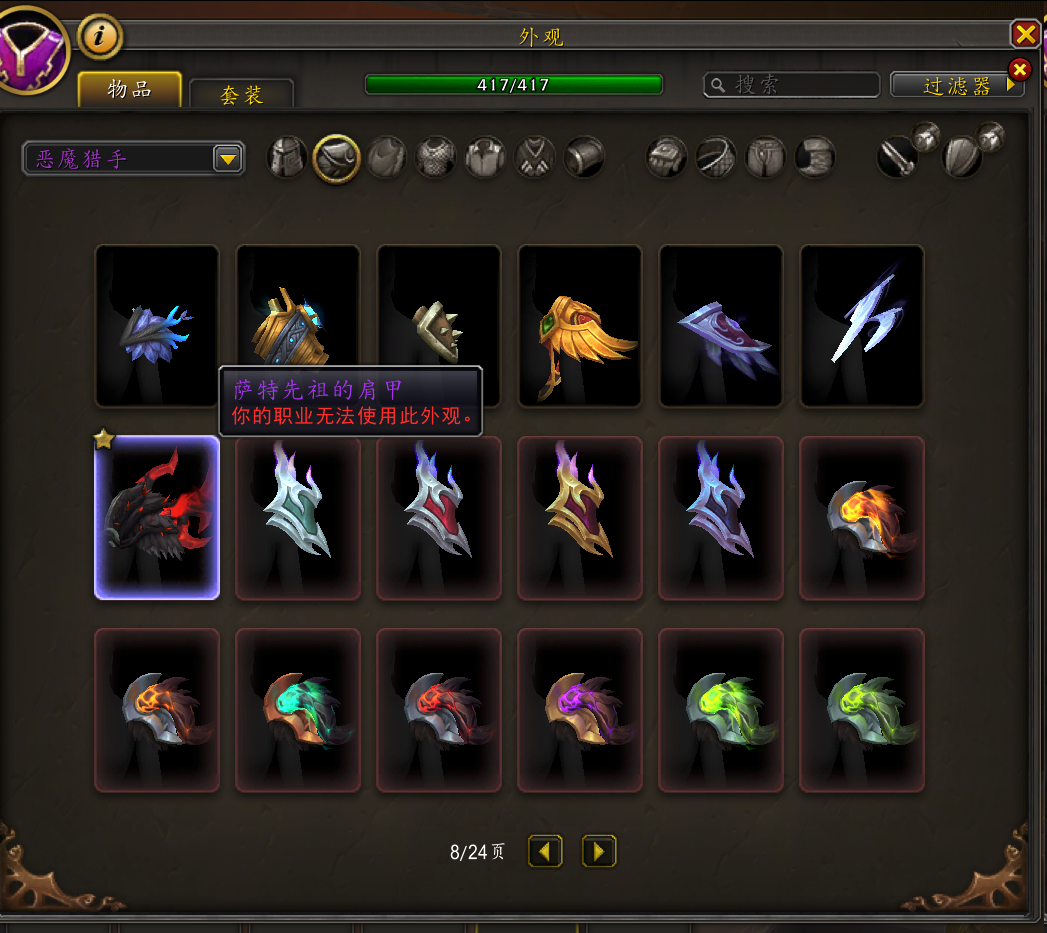The height and width of the screenshot is (933, 1047).
Task: Choose the helmet slot category
Action: tap(287, 158)
